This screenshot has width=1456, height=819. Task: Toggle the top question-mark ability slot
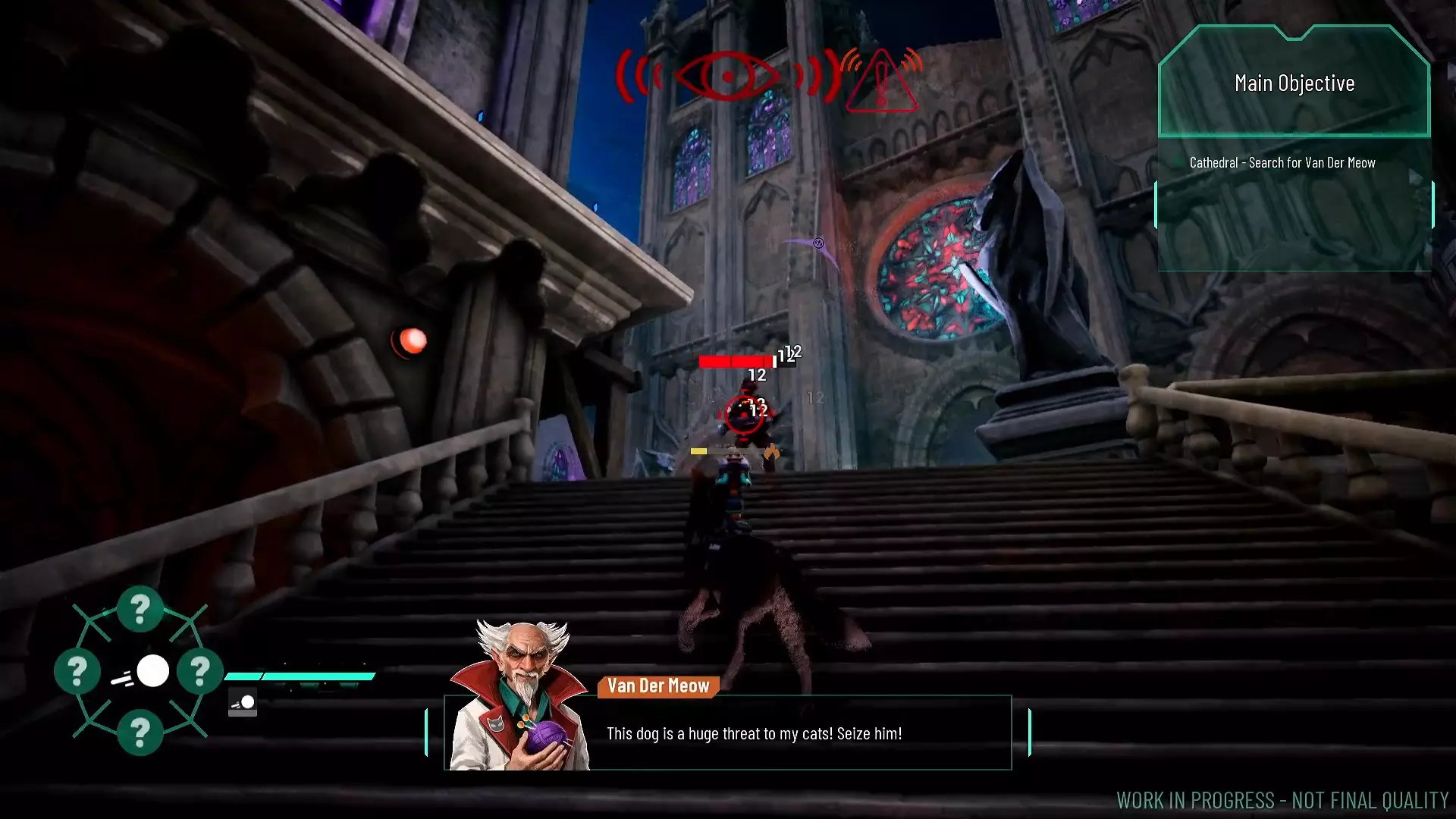click(x=140, y=608)
